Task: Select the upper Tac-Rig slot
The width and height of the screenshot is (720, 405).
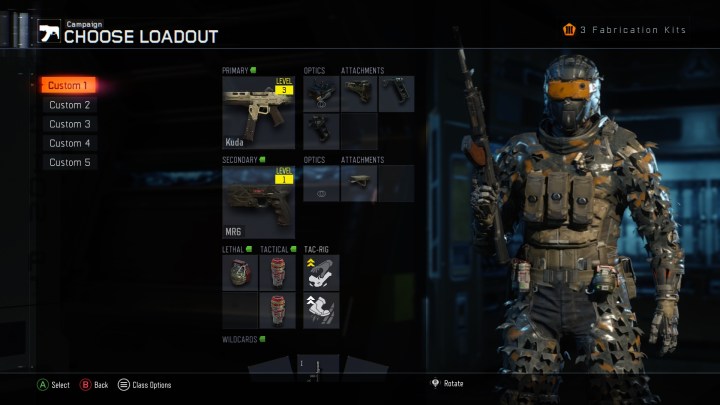Action: [x=321, y=272]
